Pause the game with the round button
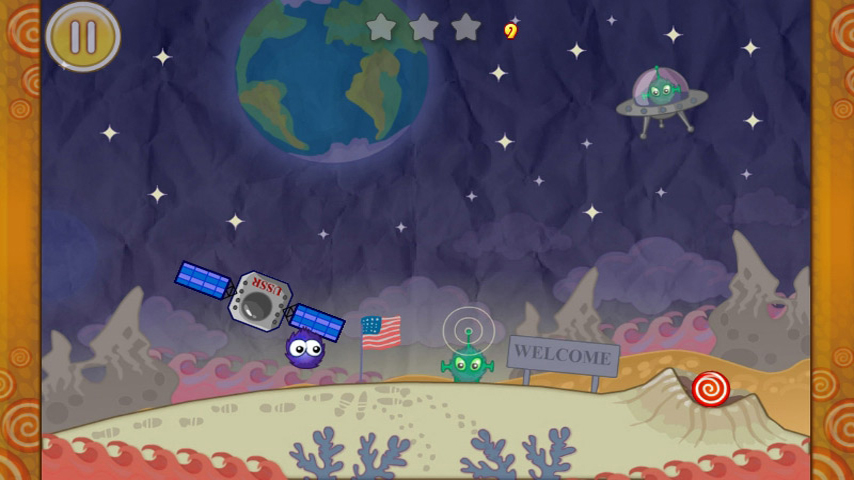Image resolution: width=854 pixels, height=480 pixels. [x=83, y=37]
